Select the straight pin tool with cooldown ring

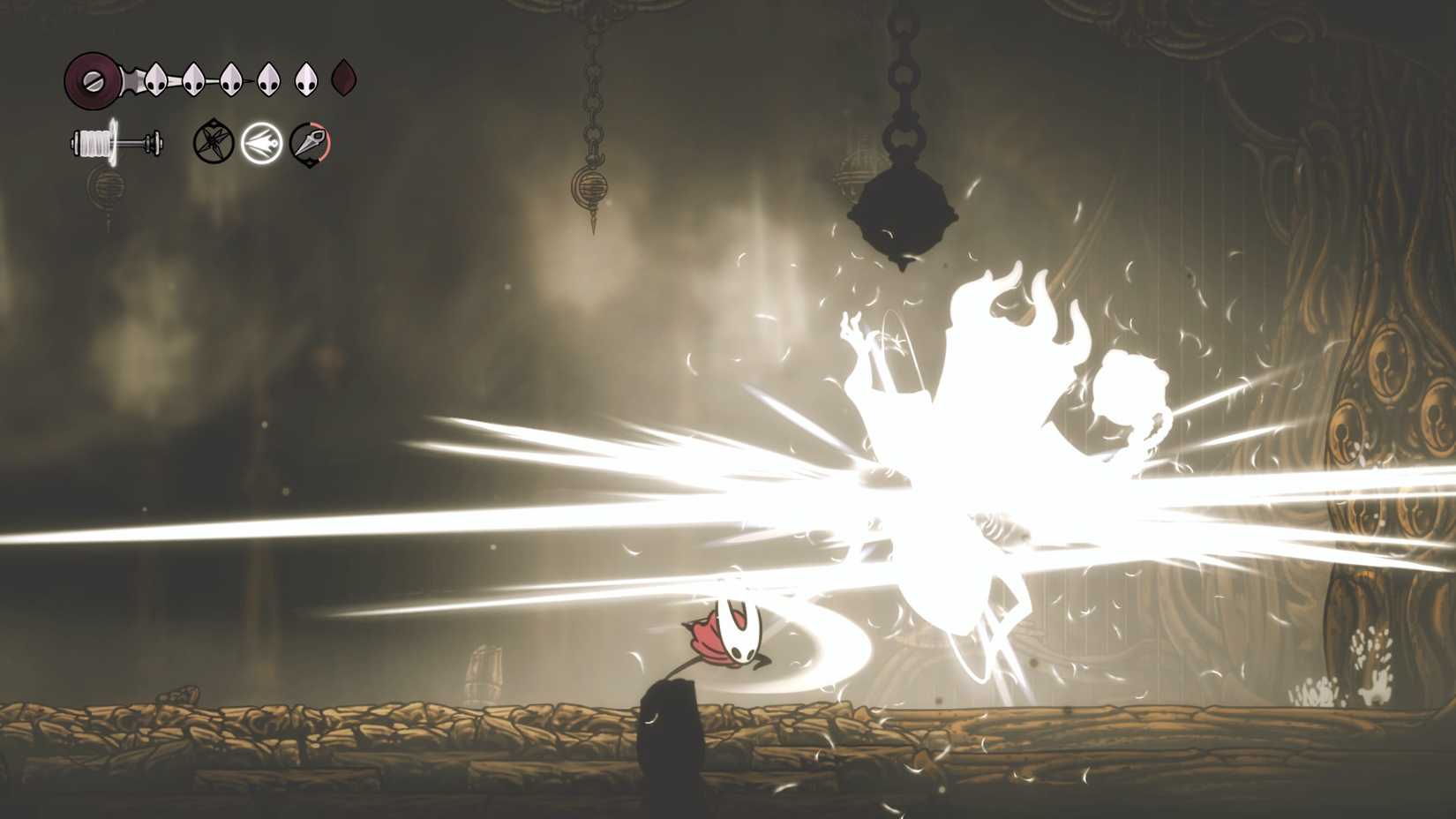point(311,143)
